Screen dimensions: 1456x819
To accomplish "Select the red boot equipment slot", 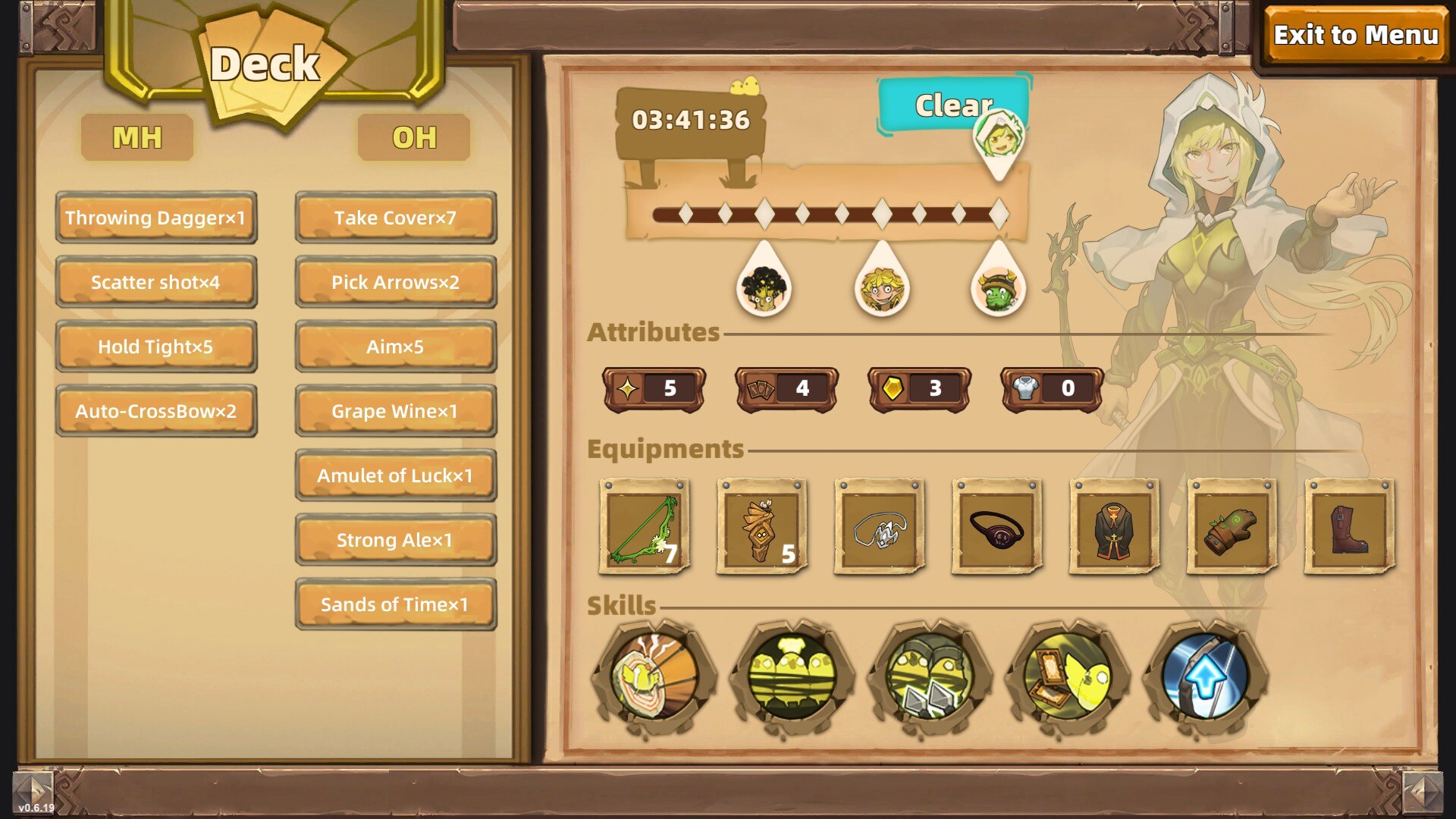I will tap(1349, 527).
